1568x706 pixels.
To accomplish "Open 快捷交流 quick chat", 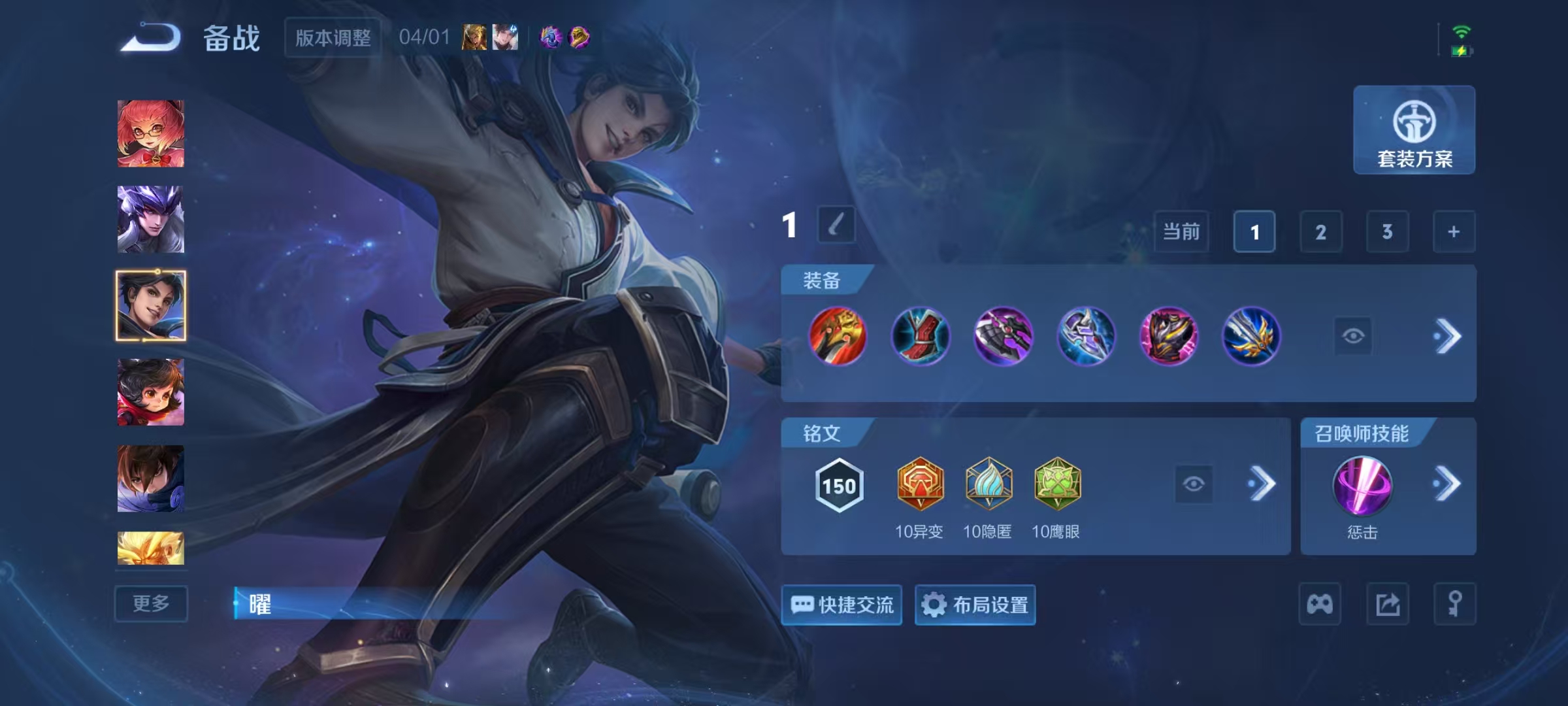I will coord(841,605).
